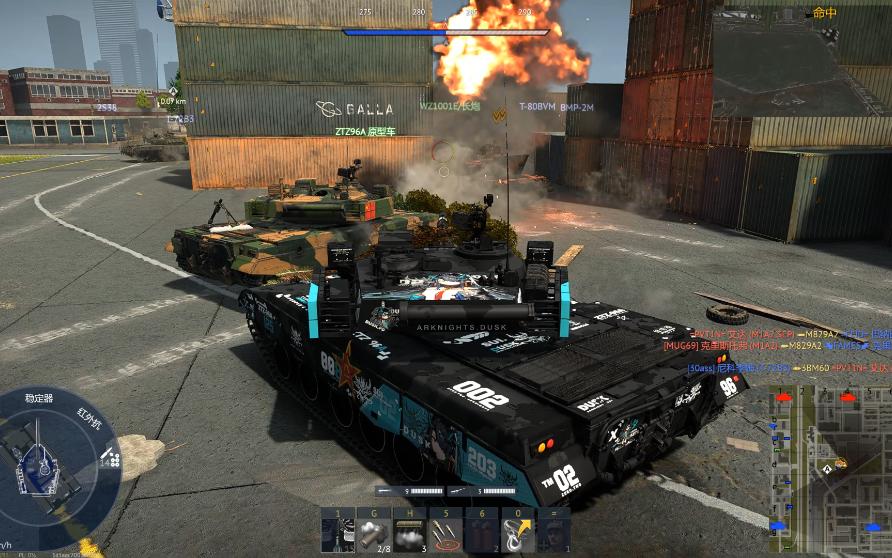The image size is (892, 558).
Task: Activate the engine smoke screen
Action: [408, 531]
